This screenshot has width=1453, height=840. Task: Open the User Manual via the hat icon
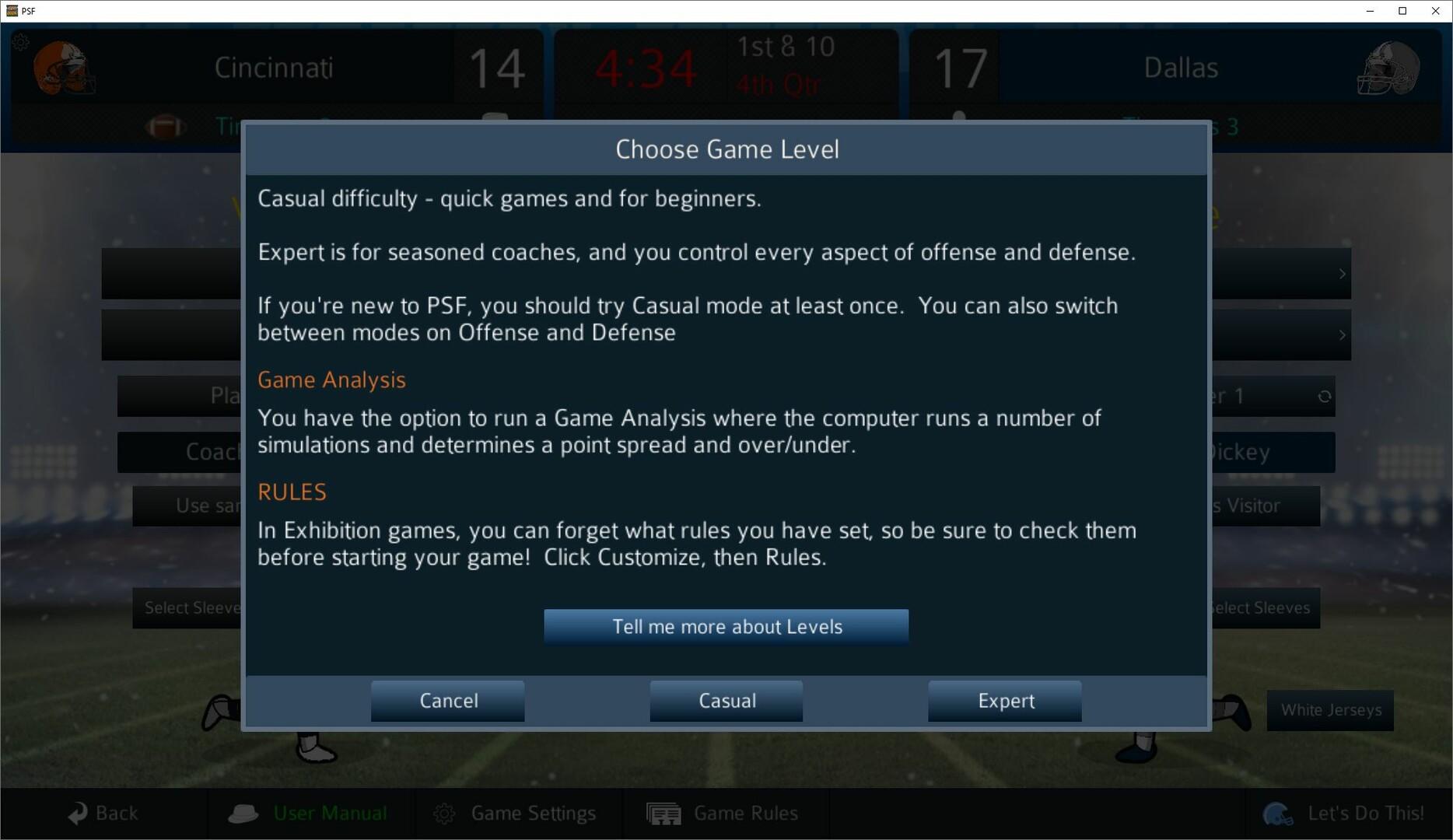tap(244, 813)
